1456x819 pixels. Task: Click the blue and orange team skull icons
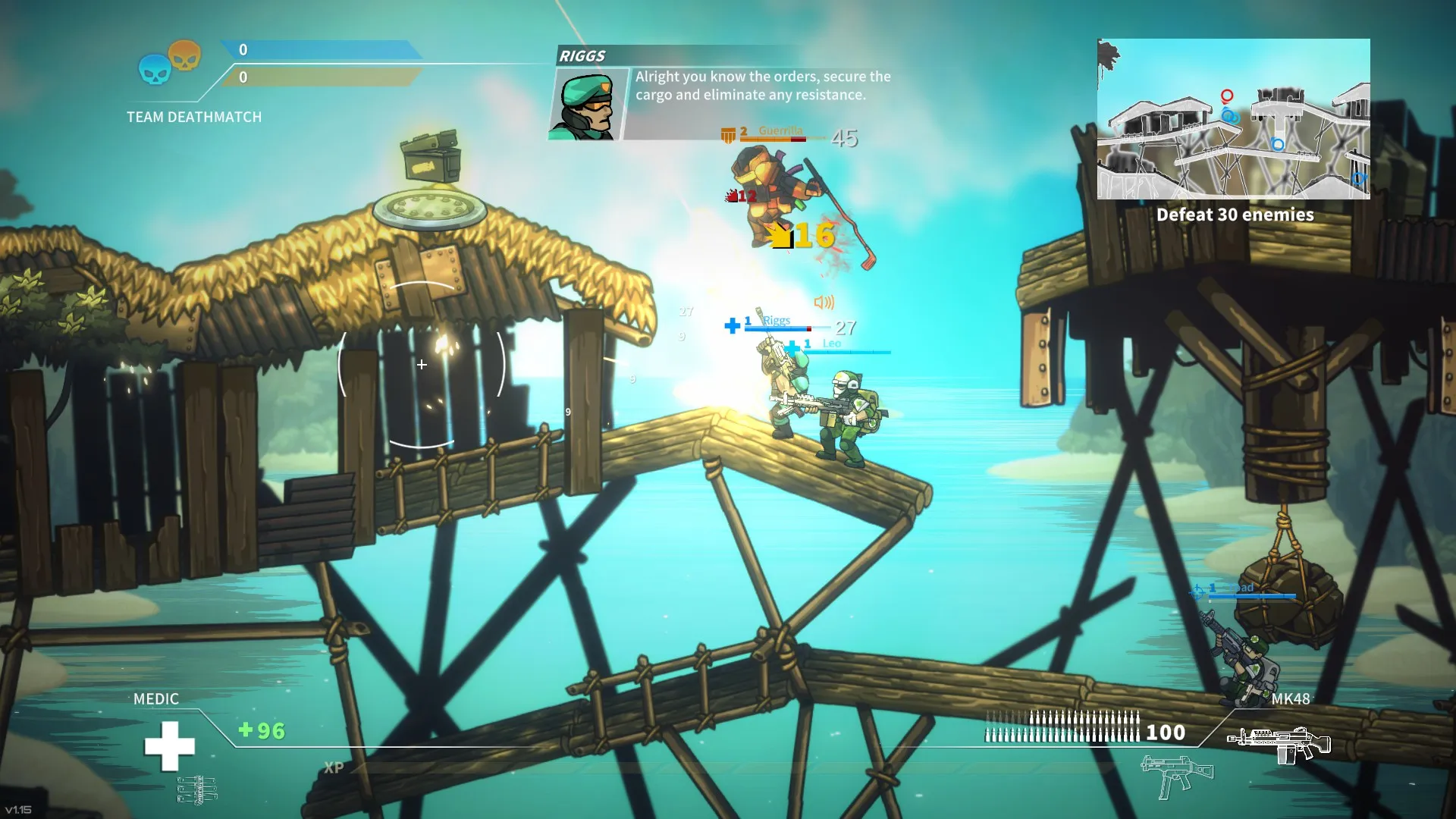pyautogui.click(x=169, y=63)
